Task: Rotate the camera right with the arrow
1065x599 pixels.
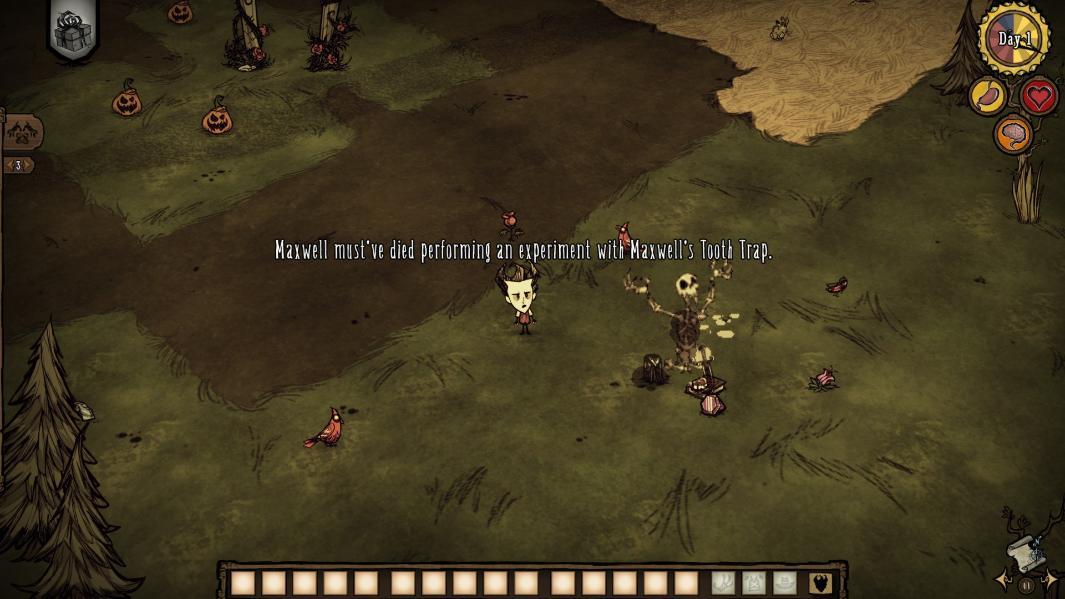Action: [x=1050, y=579]
